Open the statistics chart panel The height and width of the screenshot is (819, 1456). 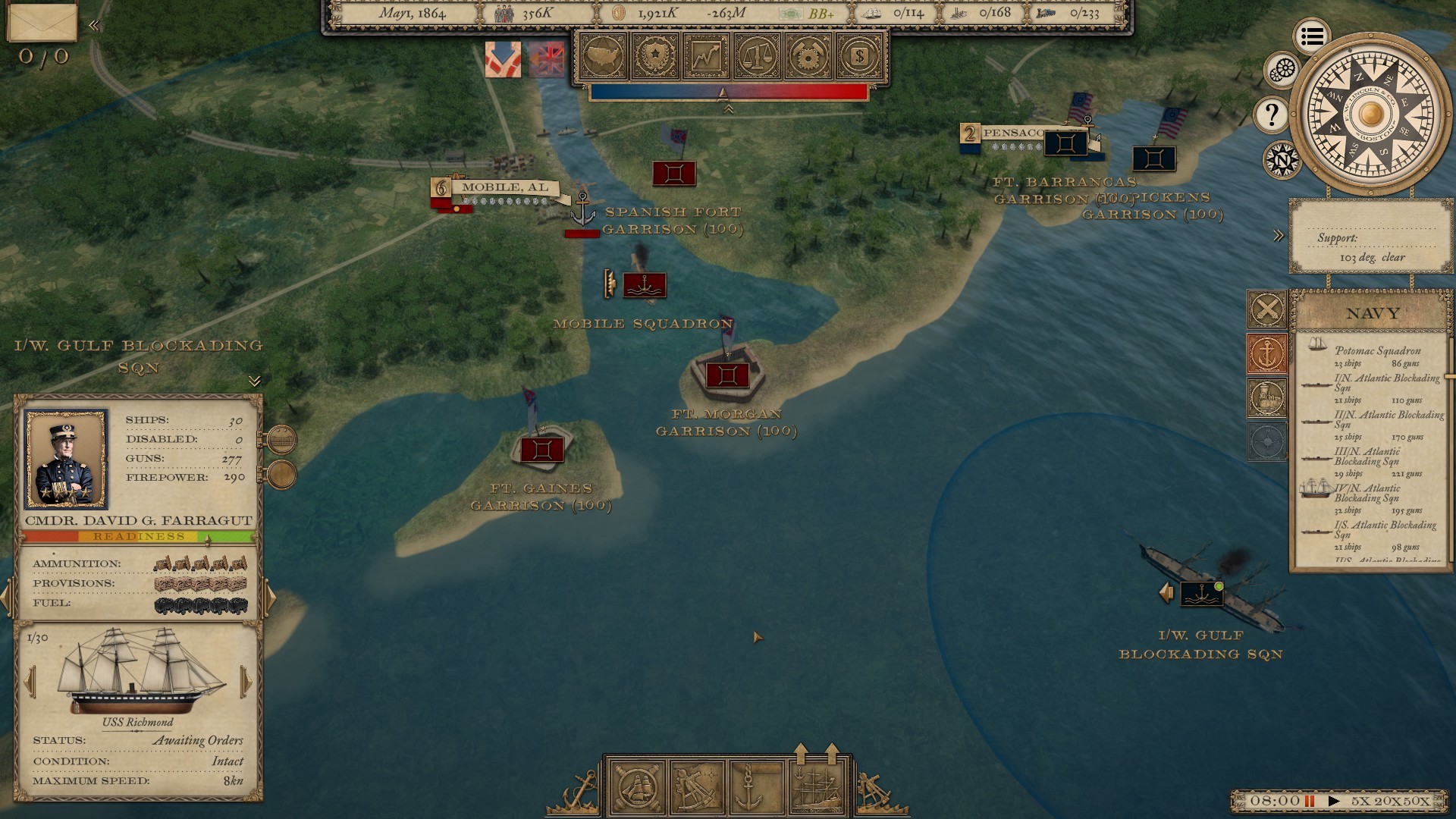coord(705,56)
